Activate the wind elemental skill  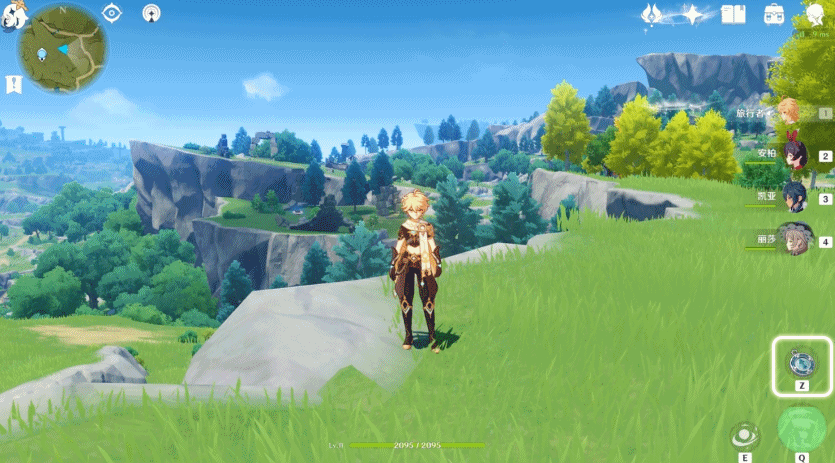(744, 435)
